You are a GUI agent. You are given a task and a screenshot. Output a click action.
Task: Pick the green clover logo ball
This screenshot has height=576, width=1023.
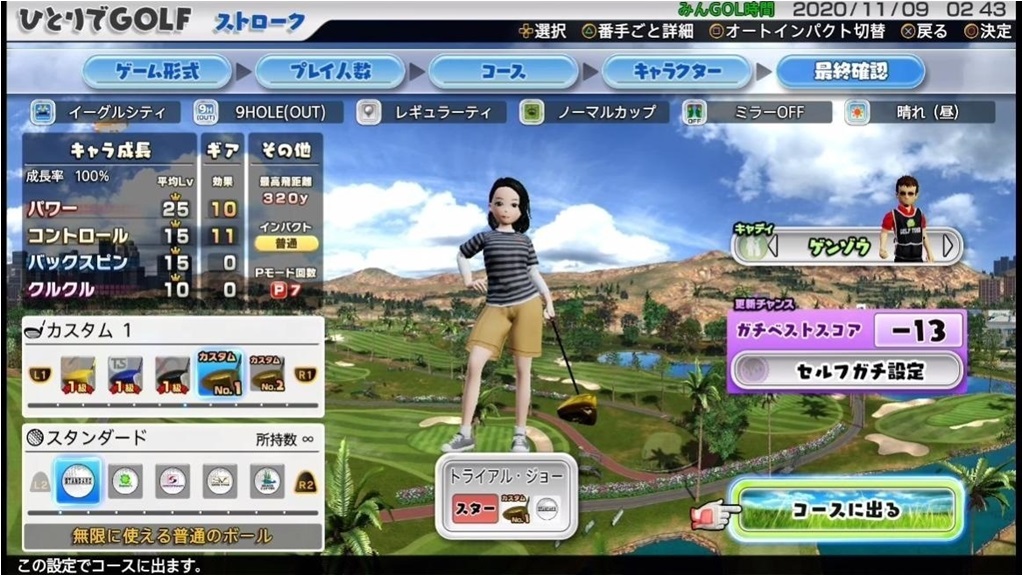(x=125, y=481)
